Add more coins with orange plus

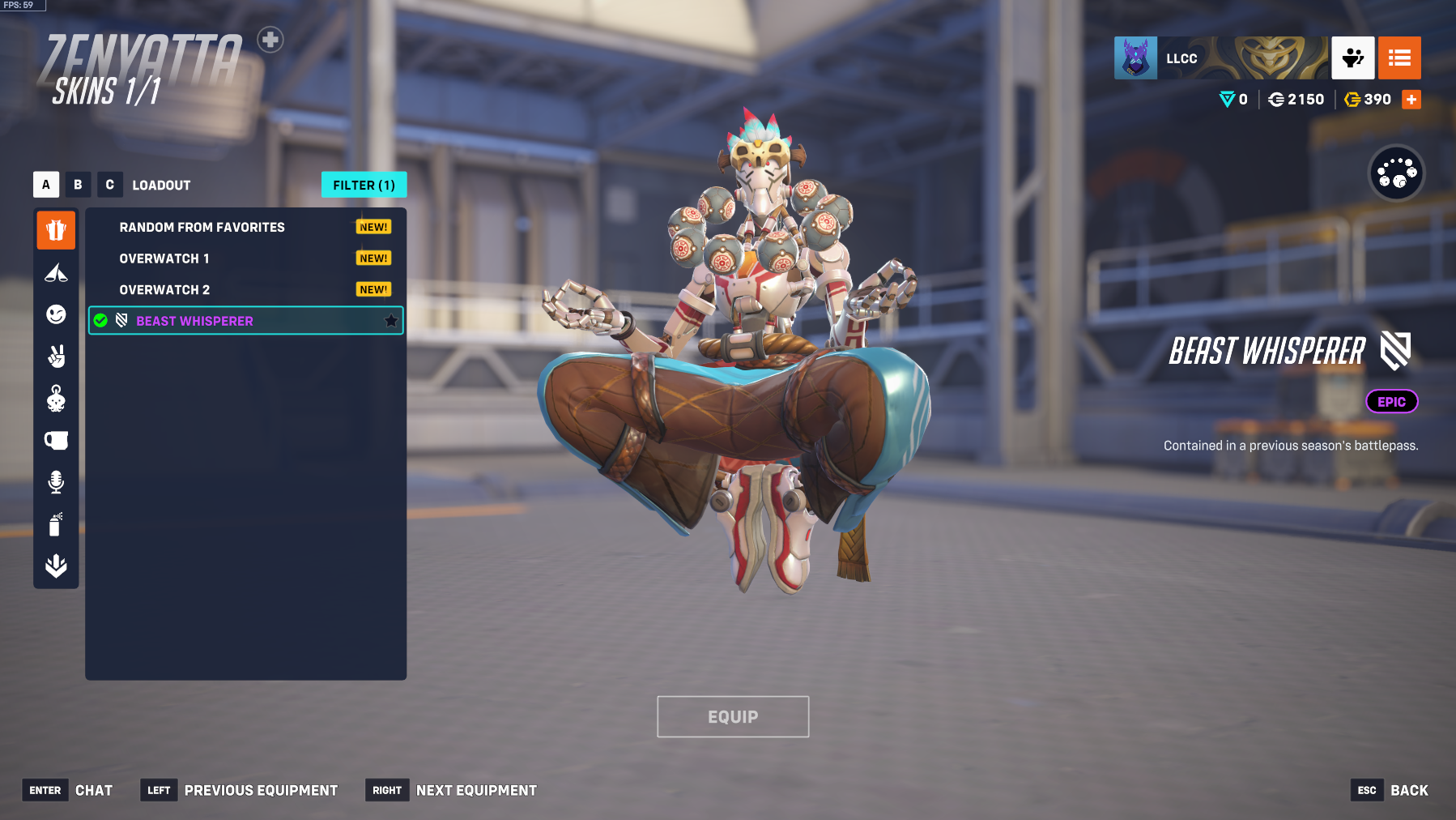point(1411,100)
